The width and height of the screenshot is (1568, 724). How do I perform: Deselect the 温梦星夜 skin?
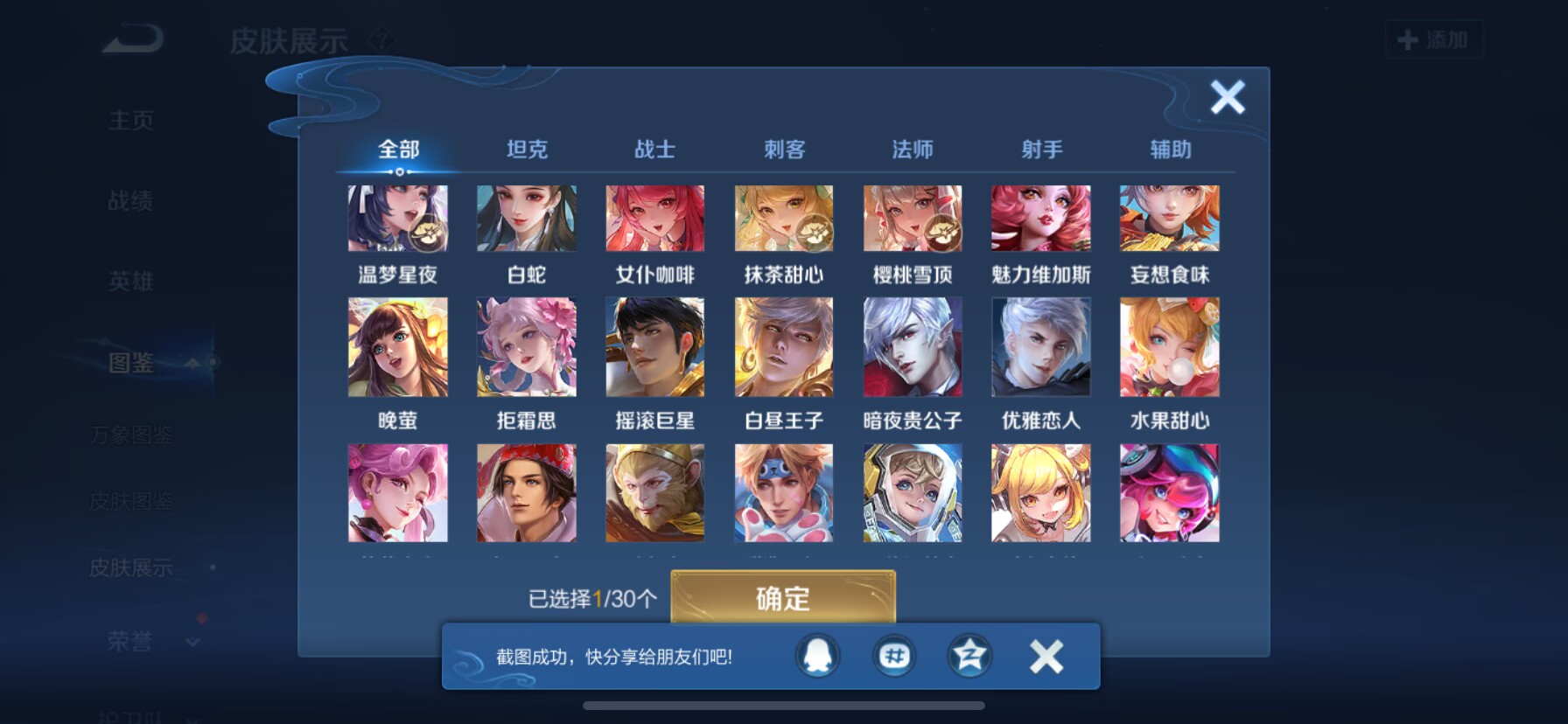coord(398,218)
